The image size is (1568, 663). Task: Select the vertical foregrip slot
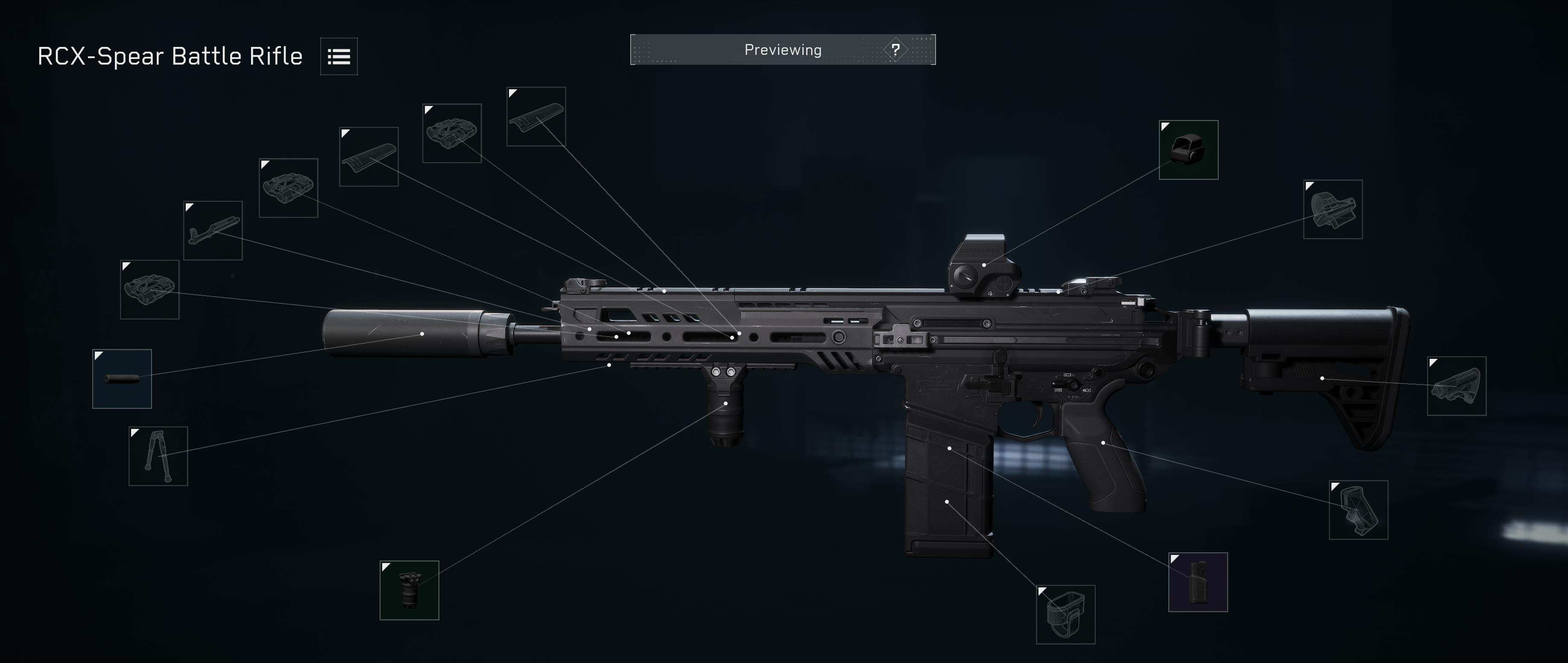[409, 590]
